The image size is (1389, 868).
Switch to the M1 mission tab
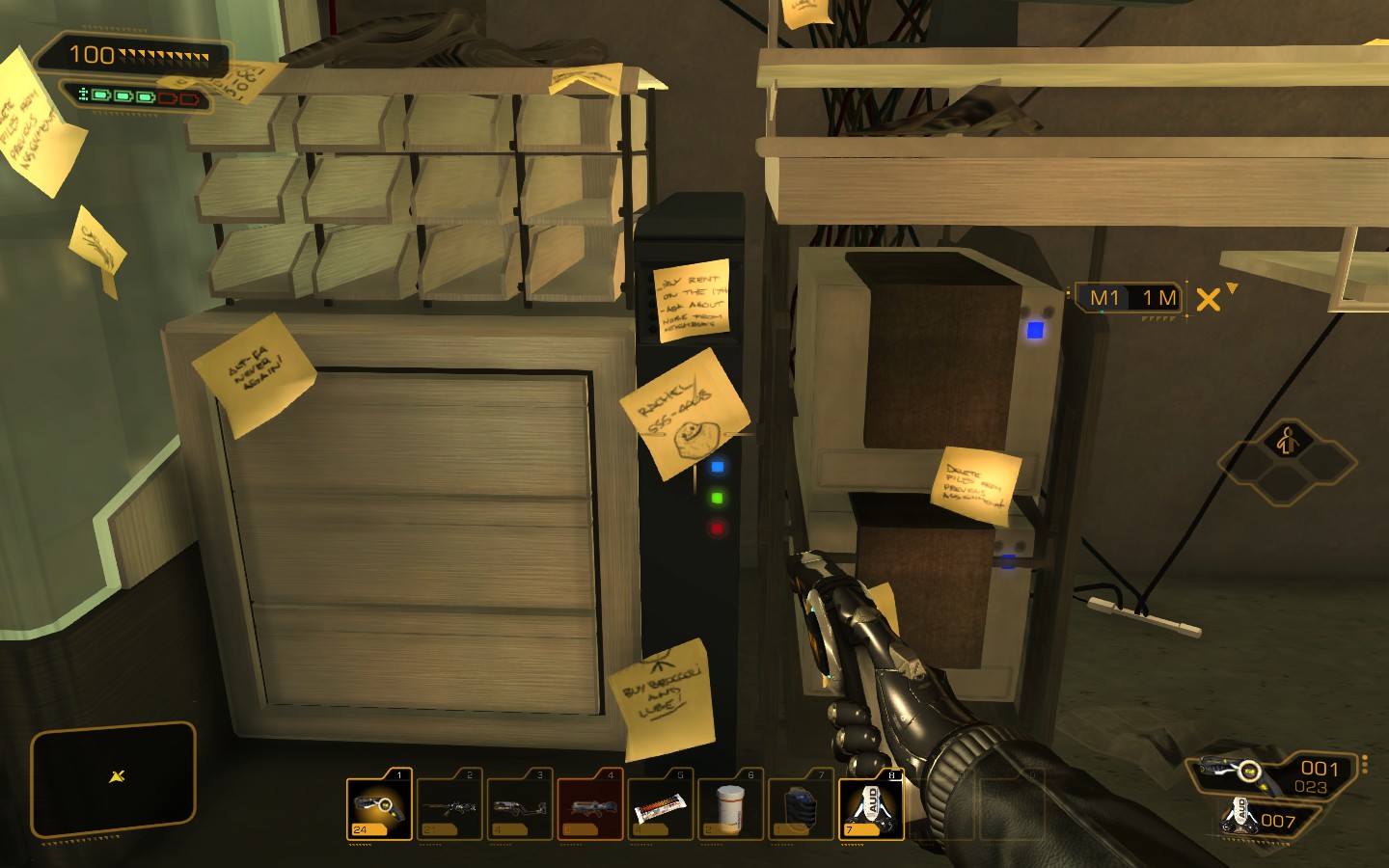(1104, 299)
